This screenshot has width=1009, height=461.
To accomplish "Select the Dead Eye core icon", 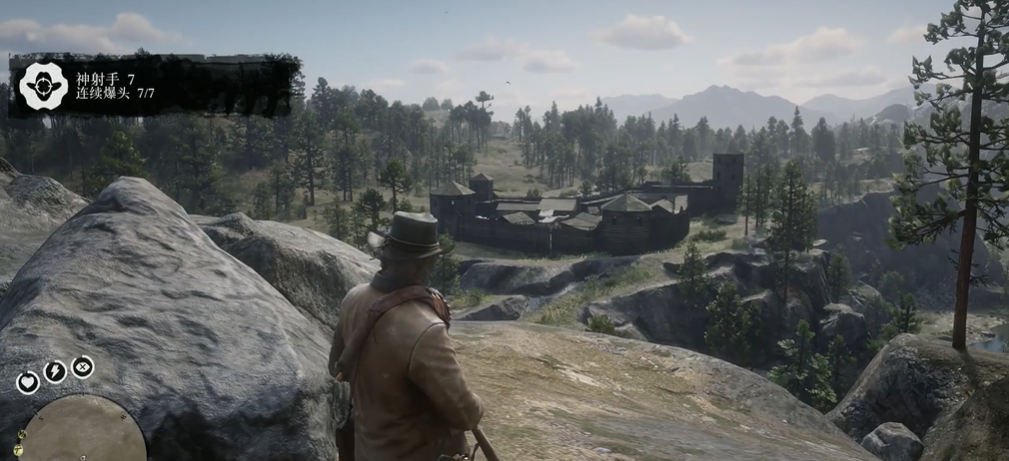I will 82,367.
